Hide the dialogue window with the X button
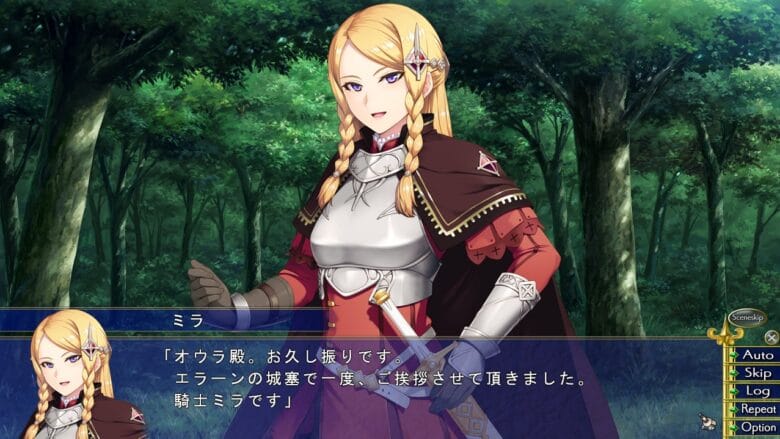The width and height of the screenshot is (780, 439). (771, 337)
